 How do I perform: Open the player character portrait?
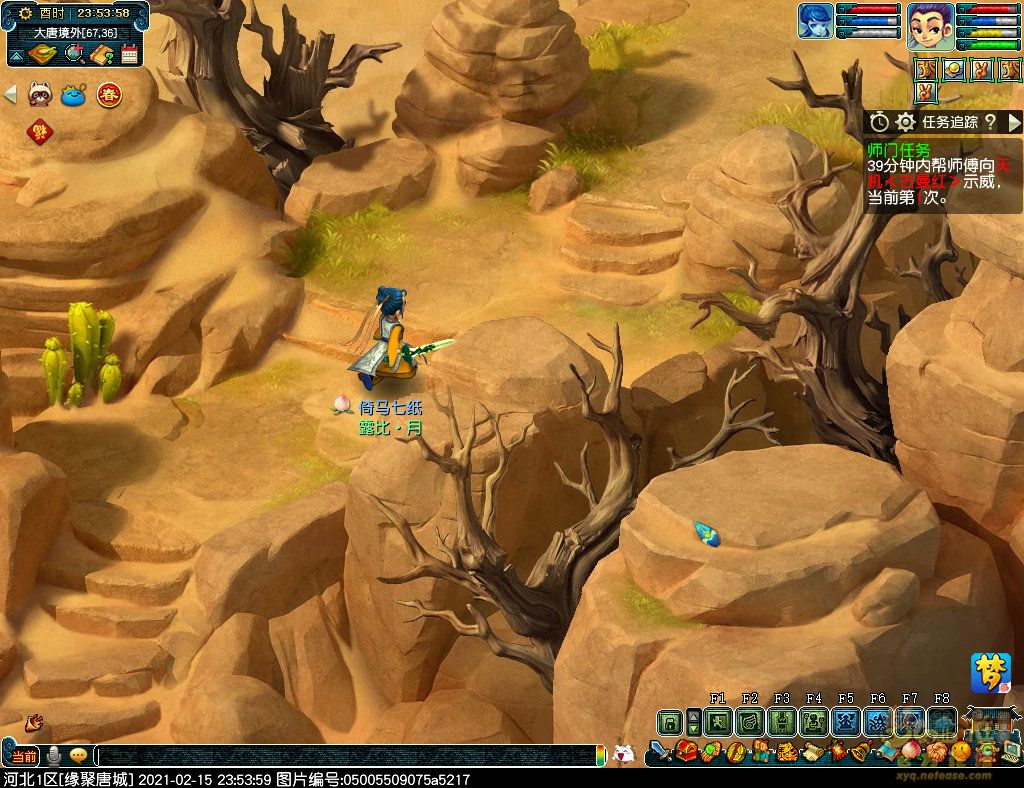(930, 23)
